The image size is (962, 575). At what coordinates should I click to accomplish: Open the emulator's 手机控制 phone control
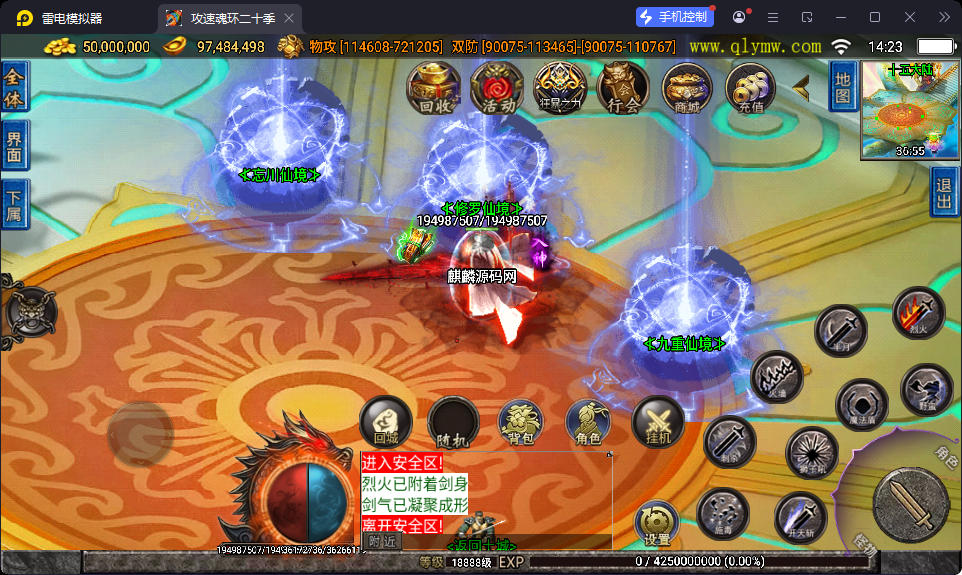(x=675, y=17)
